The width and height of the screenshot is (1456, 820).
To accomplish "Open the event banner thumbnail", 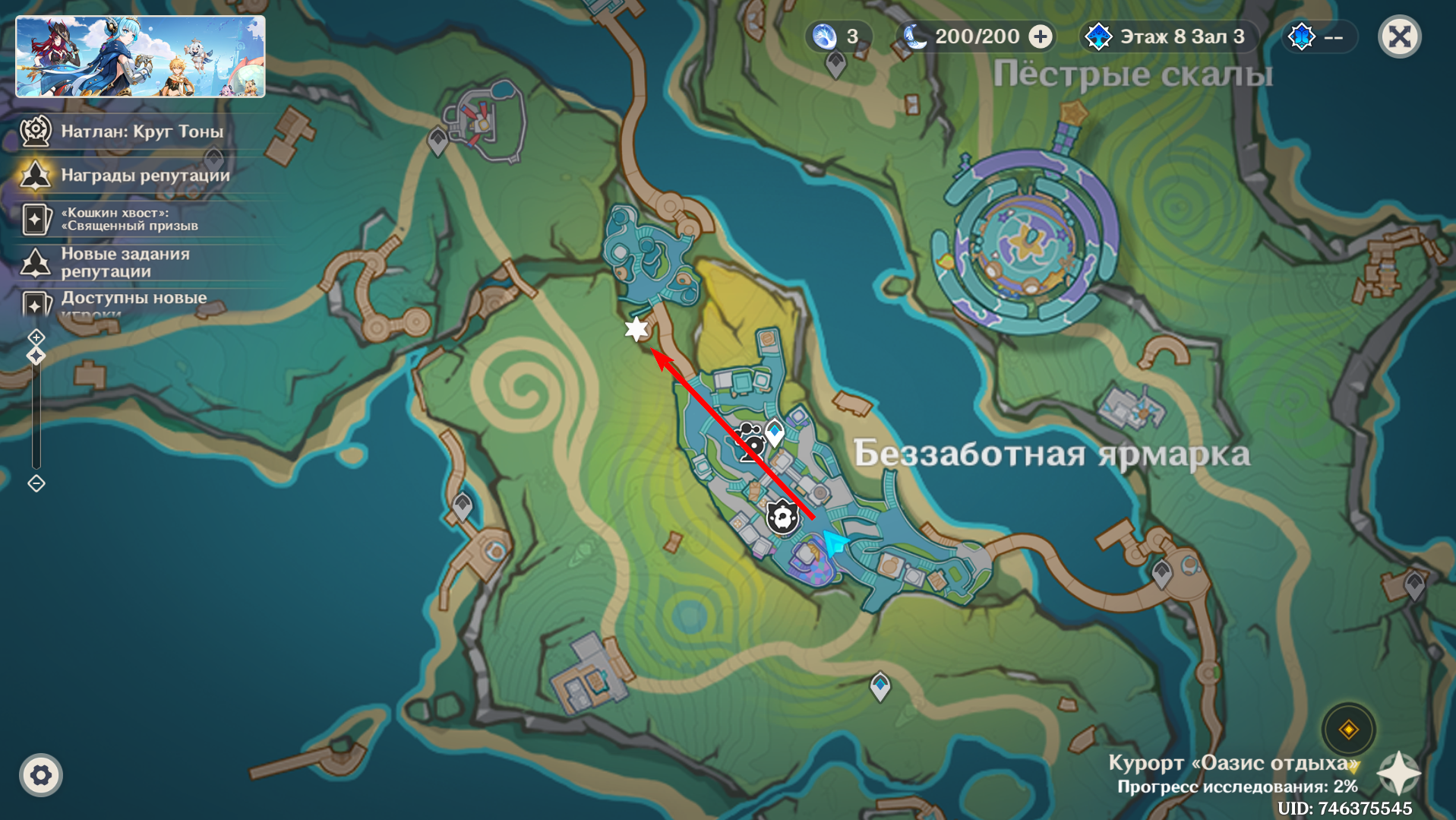I will 141,57.
